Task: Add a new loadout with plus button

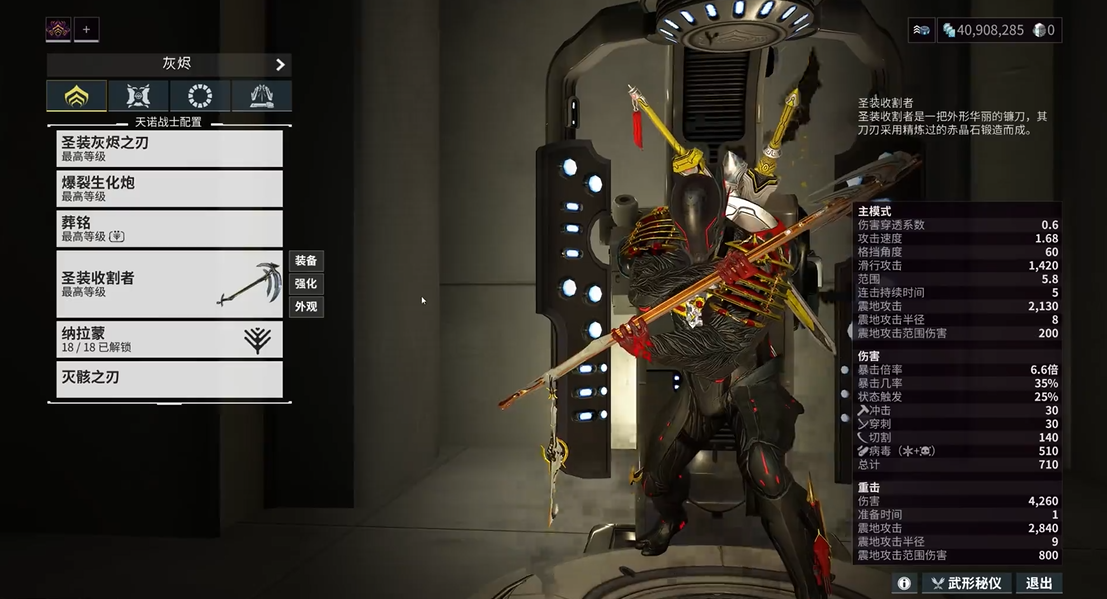Action: [86, 30]
